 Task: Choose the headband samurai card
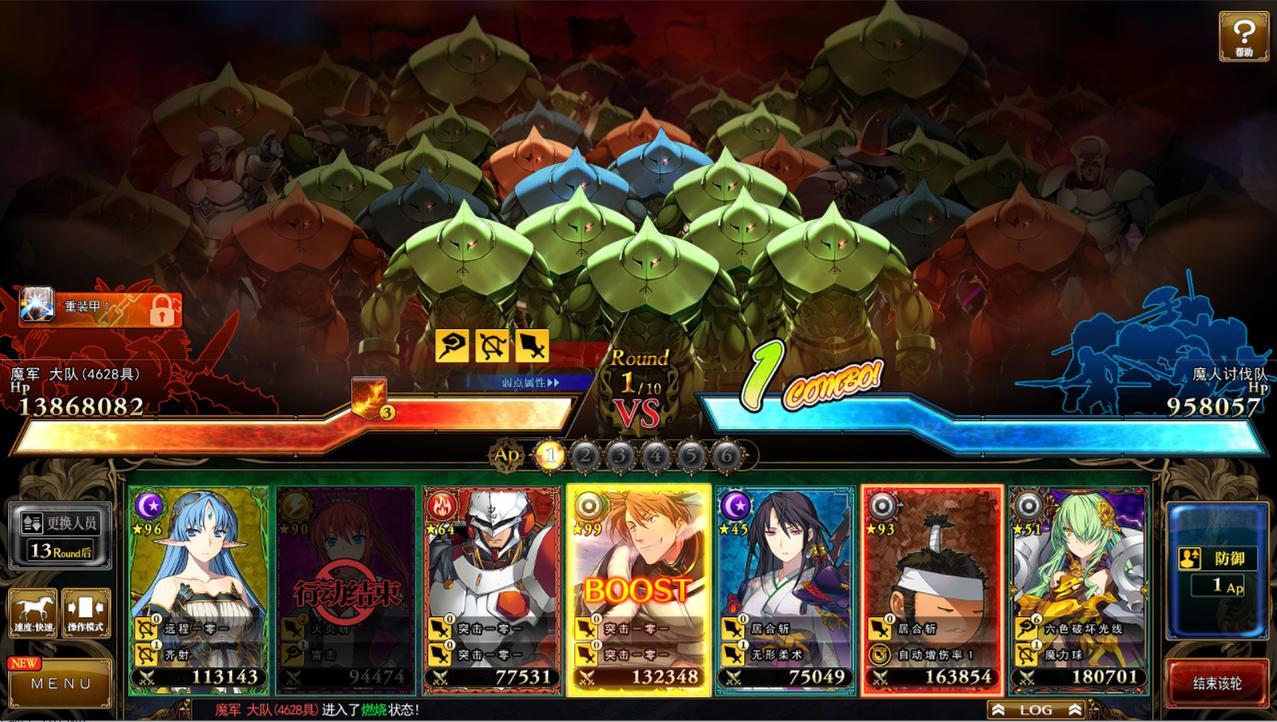[x=932, y=560]
